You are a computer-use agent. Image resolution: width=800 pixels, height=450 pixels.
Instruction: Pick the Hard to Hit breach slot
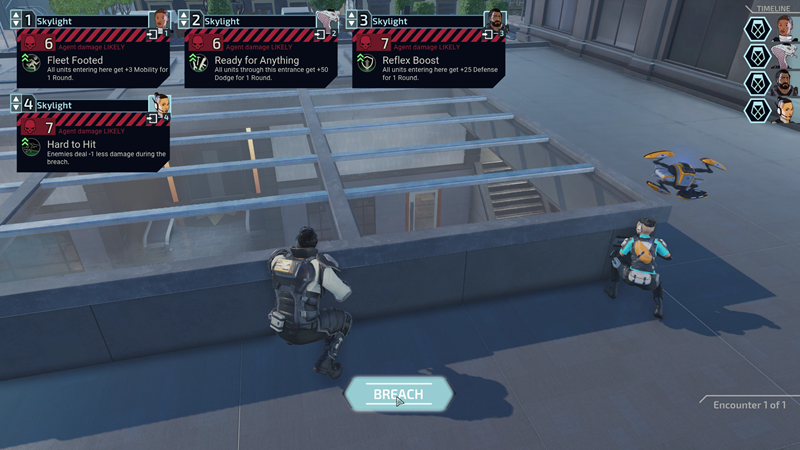click(92, 145)
